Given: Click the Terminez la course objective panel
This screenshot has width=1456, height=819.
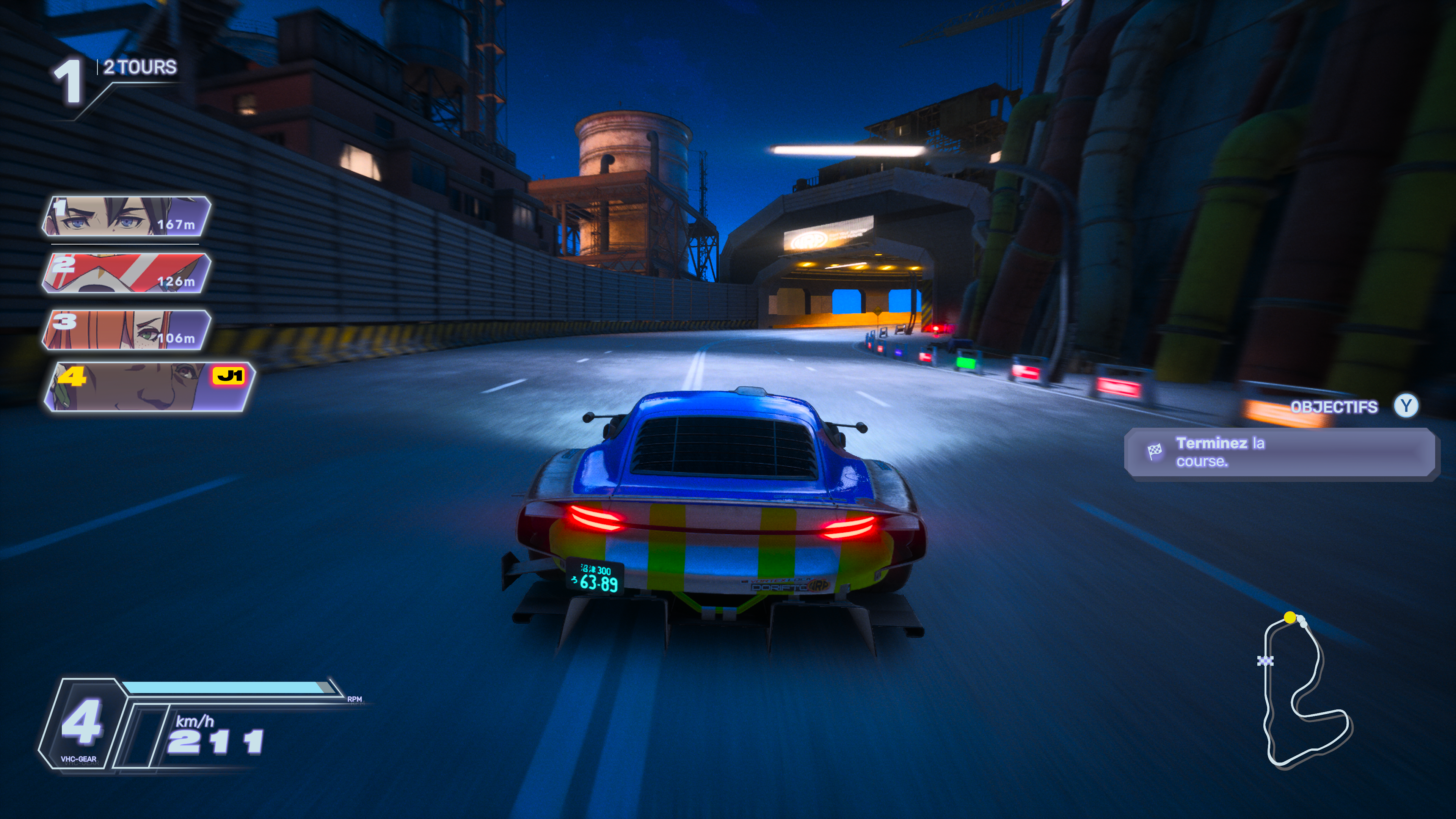Looking at the screenshot, I should tap(1281, 453).
